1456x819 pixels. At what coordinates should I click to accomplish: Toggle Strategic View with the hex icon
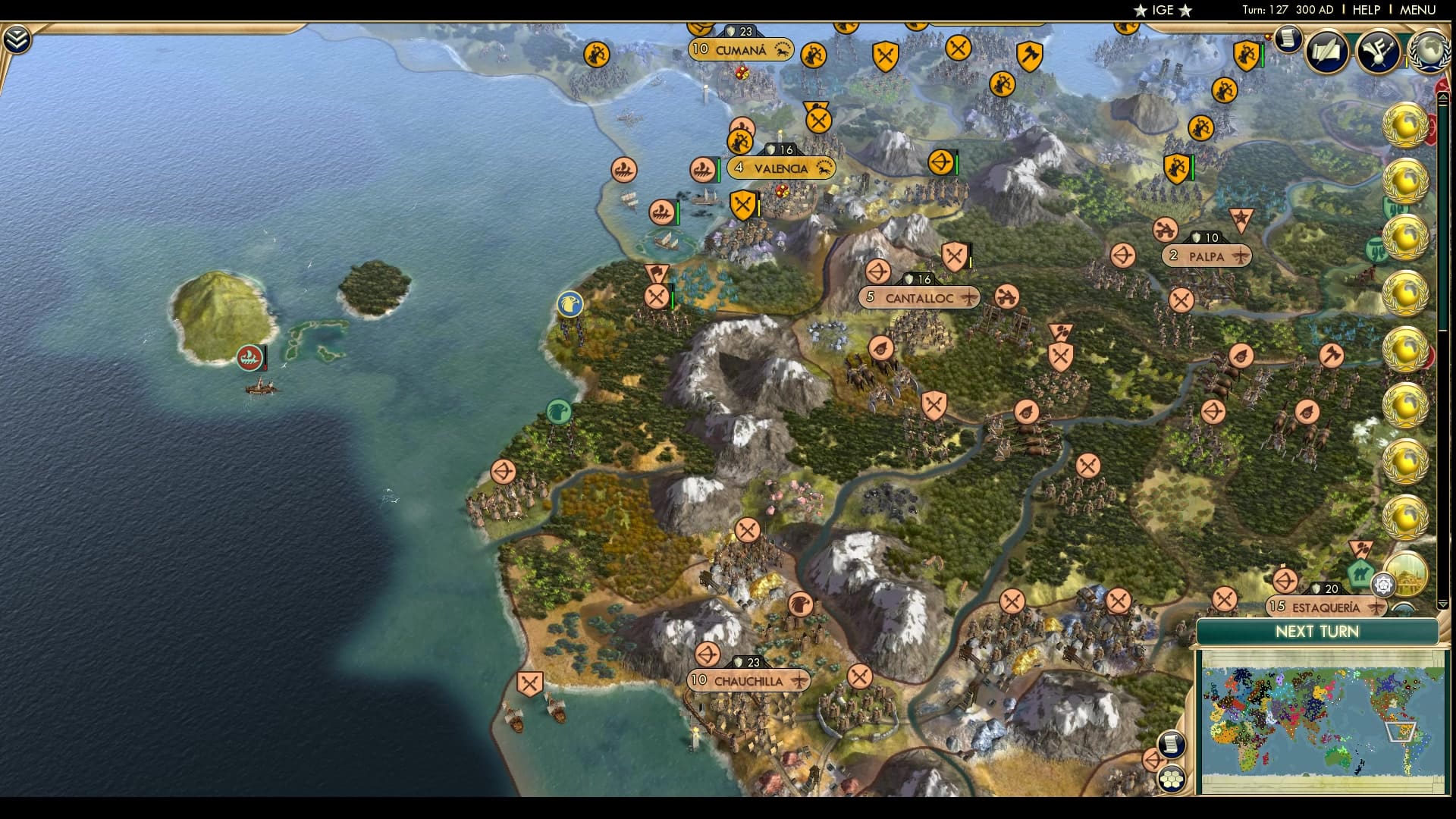click(x=1172, y=780)
